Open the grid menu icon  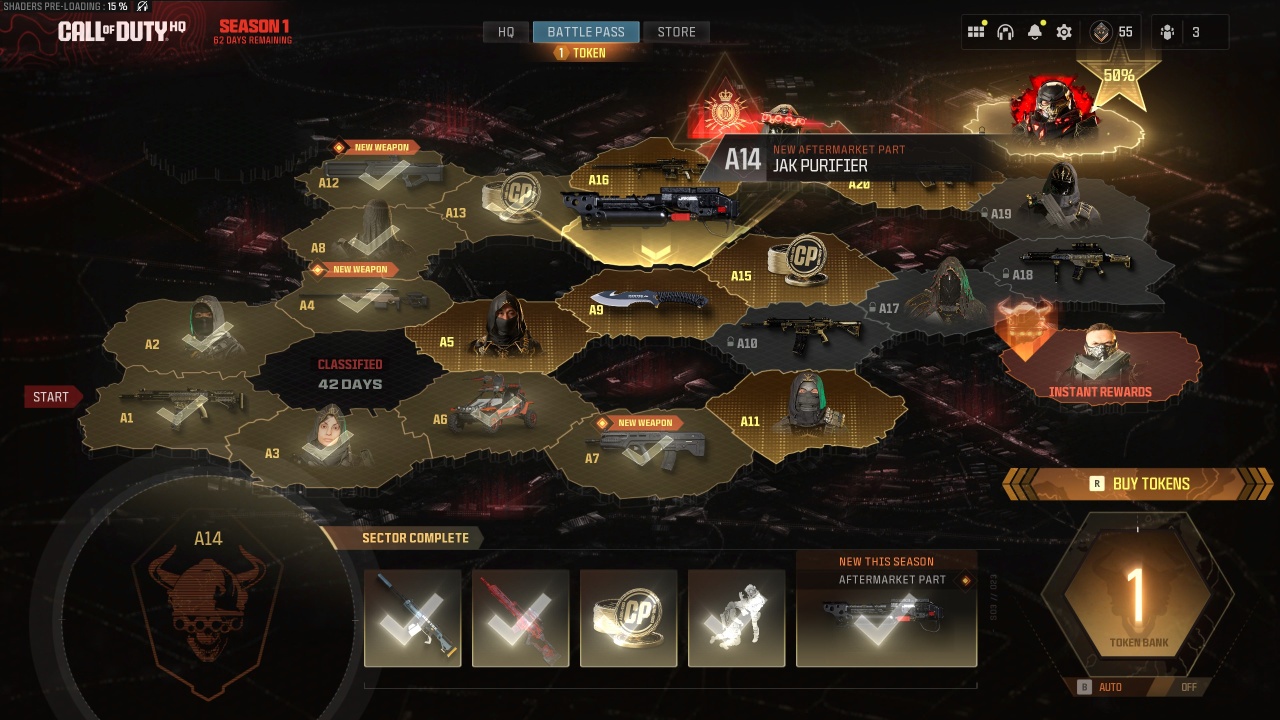tap(976, 32)
